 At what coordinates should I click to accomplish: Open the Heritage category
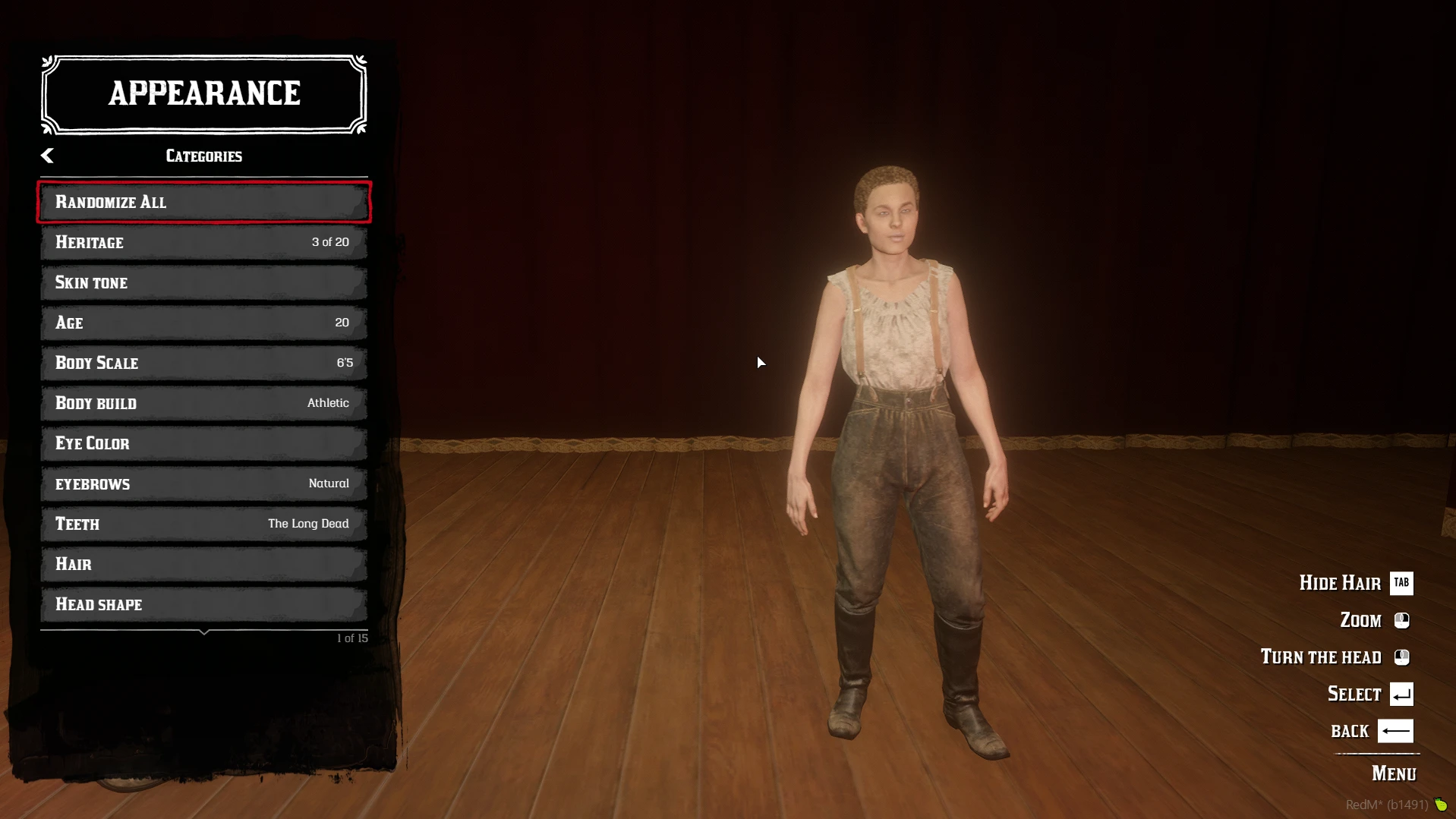(x=203, y=242)
